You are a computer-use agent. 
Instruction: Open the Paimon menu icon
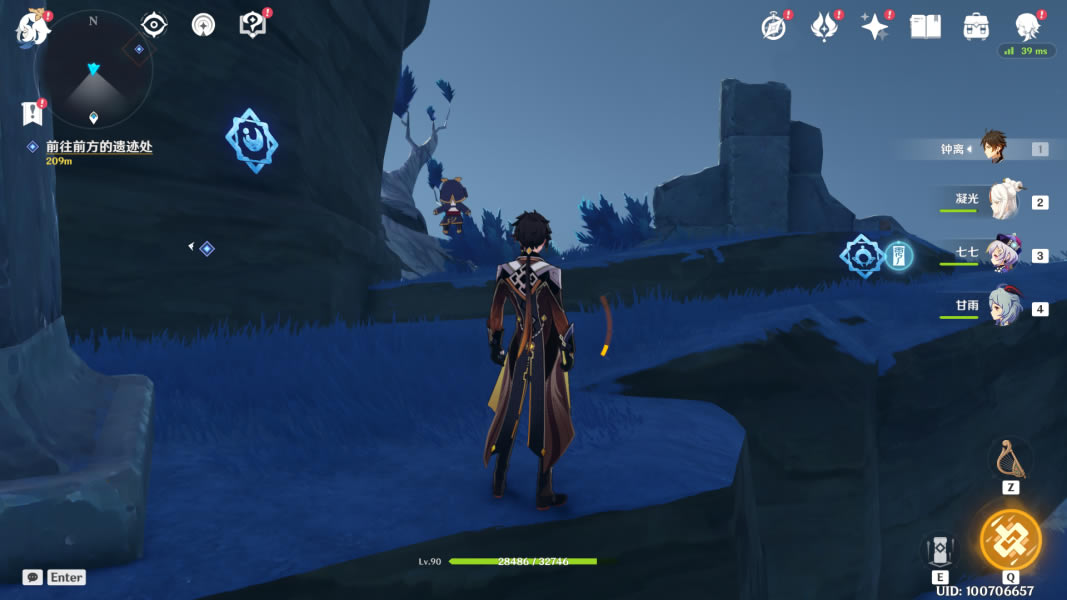32,27
